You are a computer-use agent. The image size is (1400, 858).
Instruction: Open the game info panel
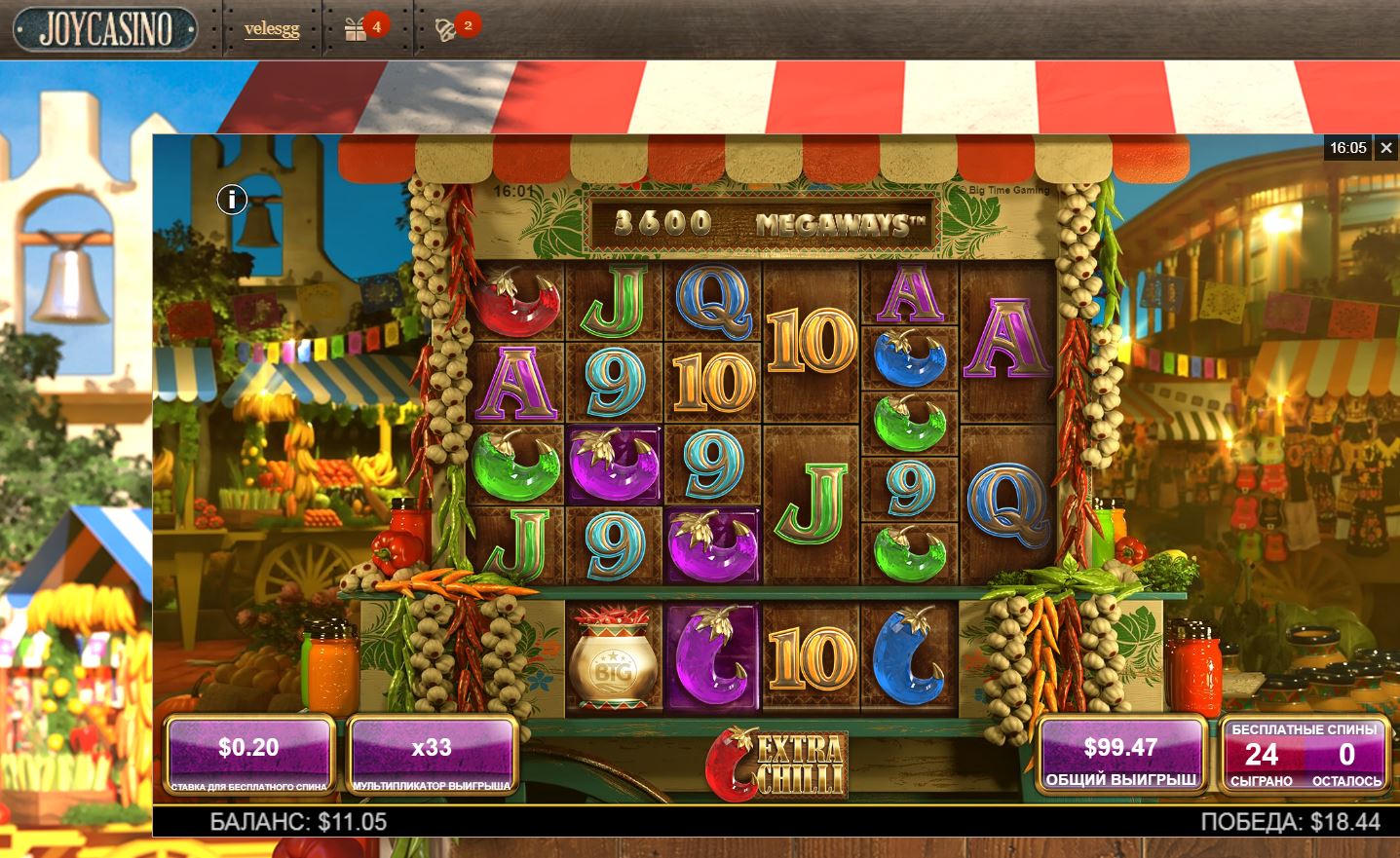(x=232, y=200)
